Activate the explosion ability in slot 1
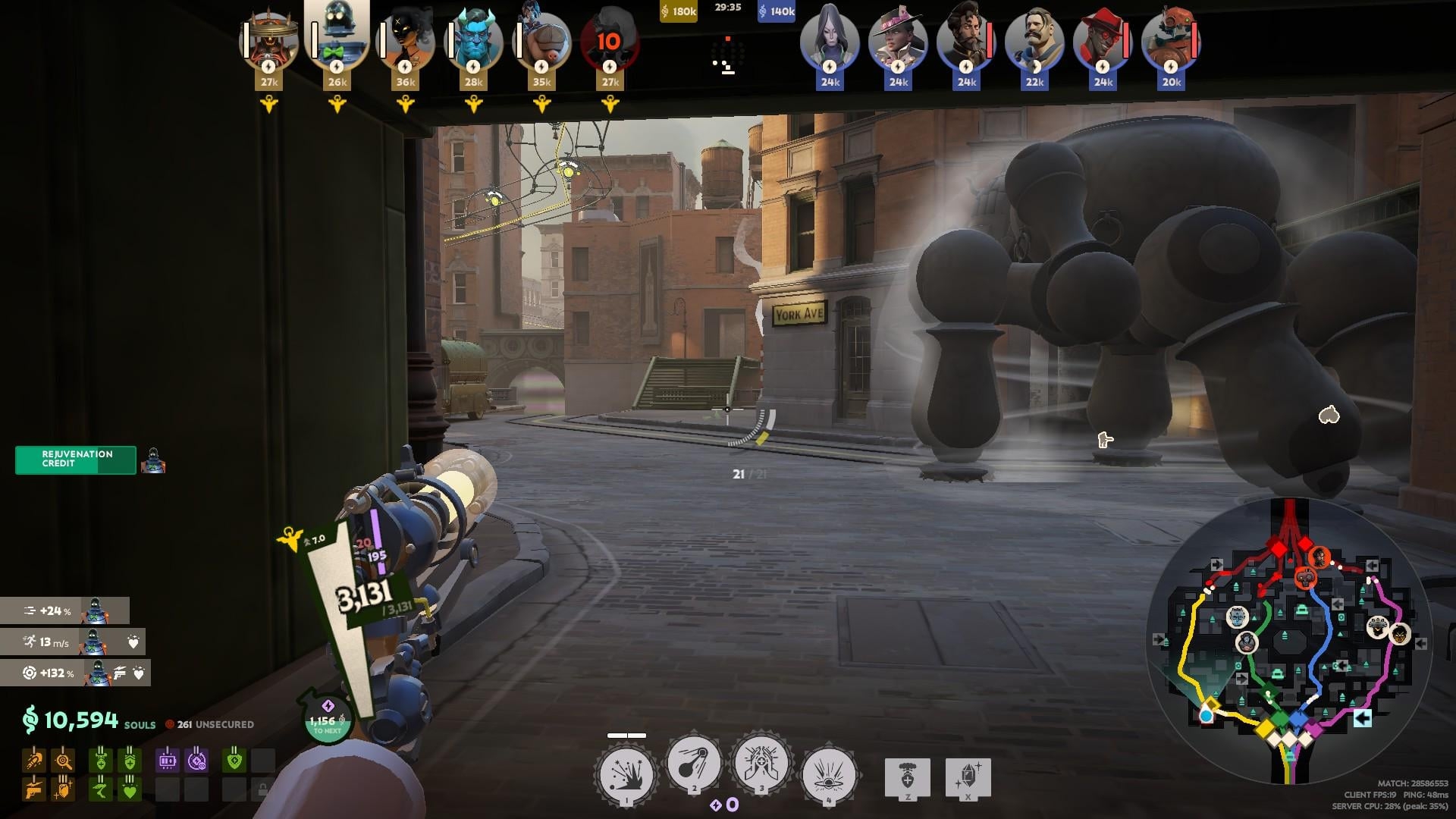1456x819 pixels. 626,775
